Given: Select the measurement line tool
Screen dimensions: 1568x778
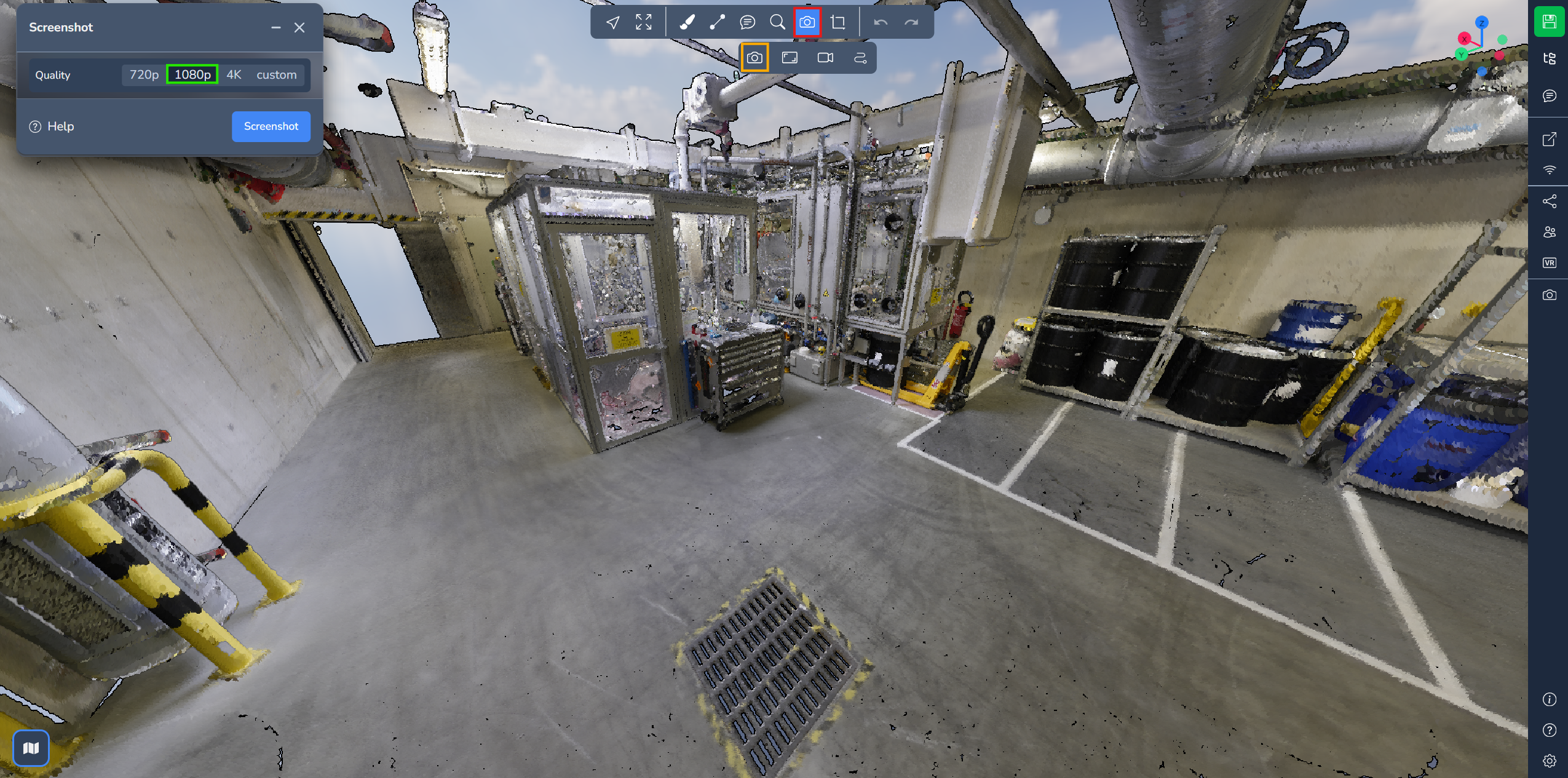Looking at the screenshot, I should click(x=717, y=23).
